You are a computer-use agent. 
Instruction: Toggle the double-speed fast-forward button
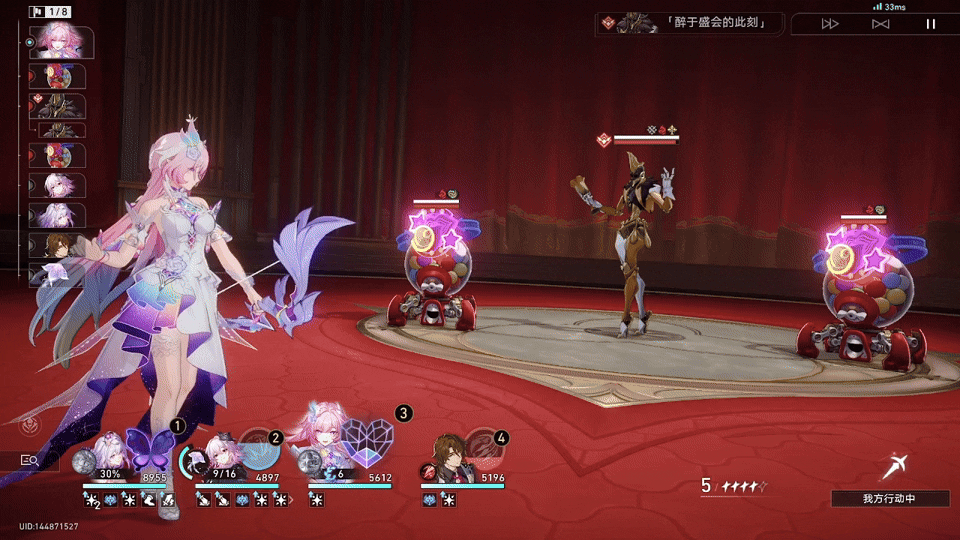(x=830, y=24)
